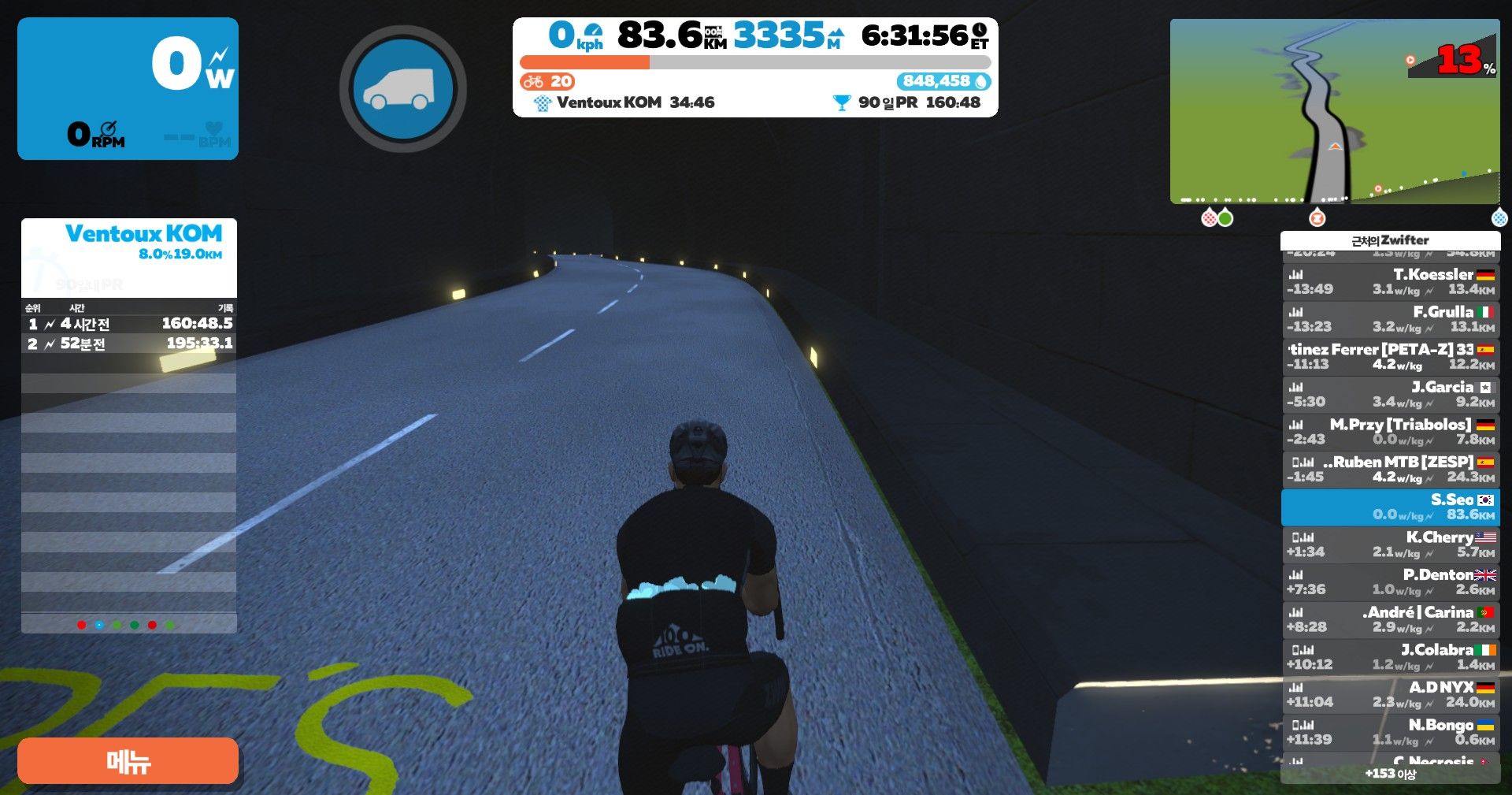1512x795 pixels.
Task: Choose K.Cherry from the rider list
Action: click(x=1390, y=544)
